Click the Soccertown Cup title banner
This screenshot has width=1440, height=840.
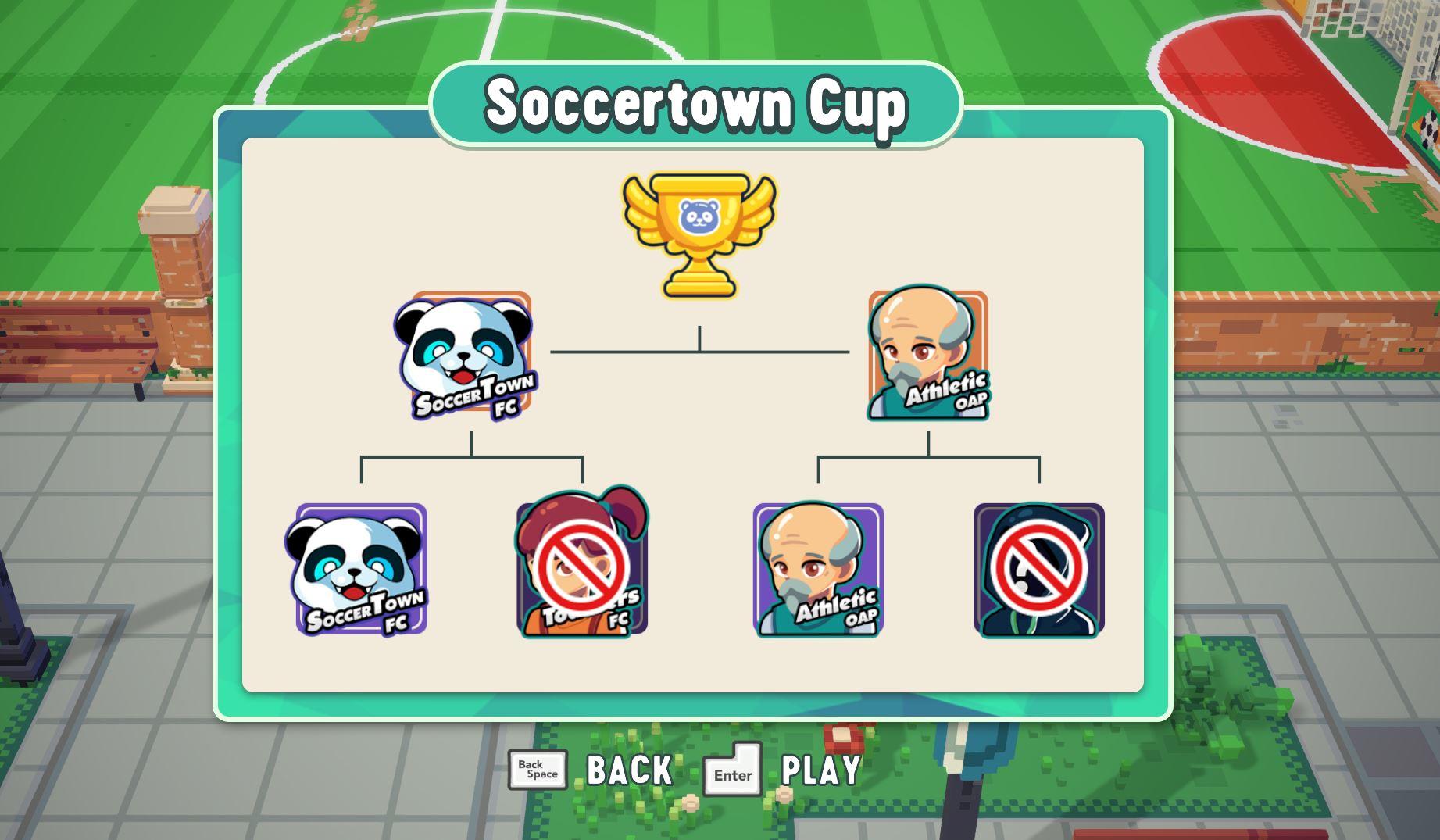tap(695, 103)
